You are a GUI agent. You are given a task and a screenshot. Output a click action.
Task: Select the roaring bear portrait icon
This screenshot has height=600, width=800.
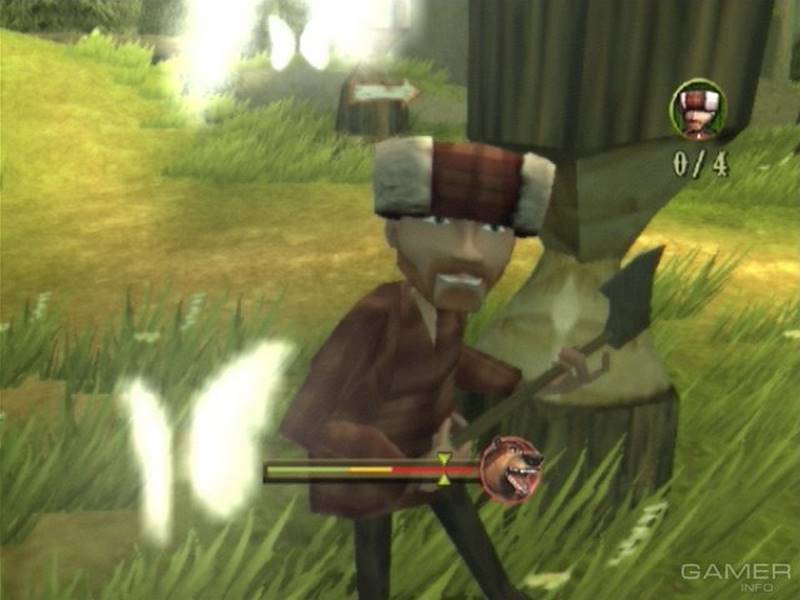click(510, 470)
